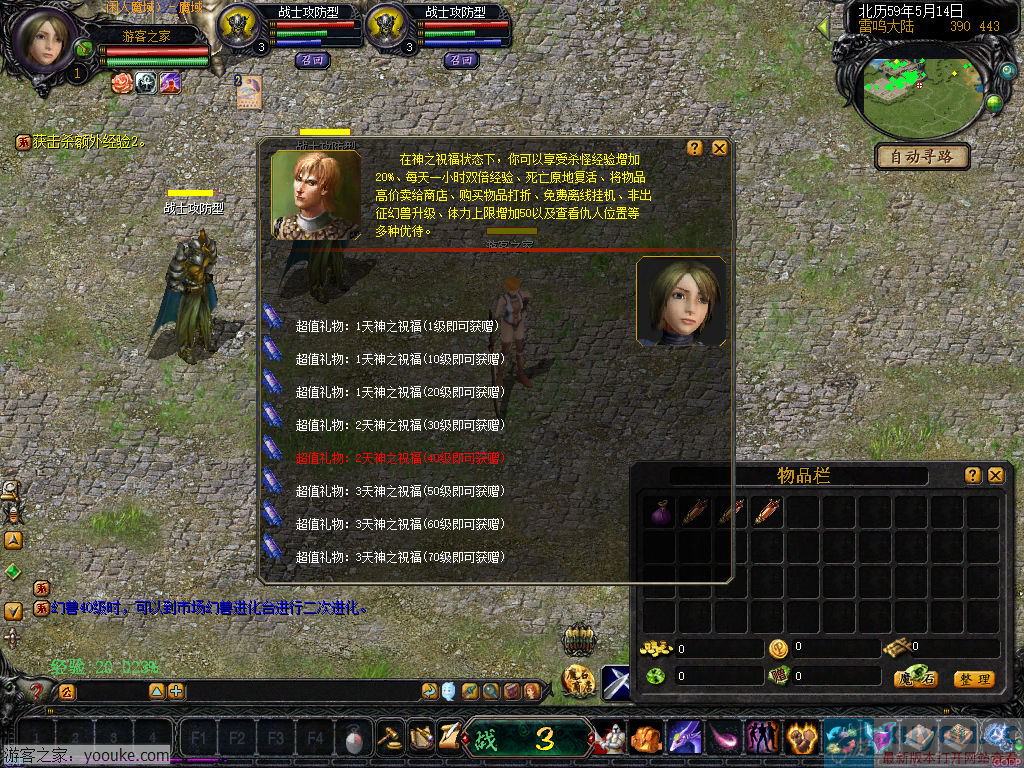Close the 物品栏 inventory window

click(995, 475)
